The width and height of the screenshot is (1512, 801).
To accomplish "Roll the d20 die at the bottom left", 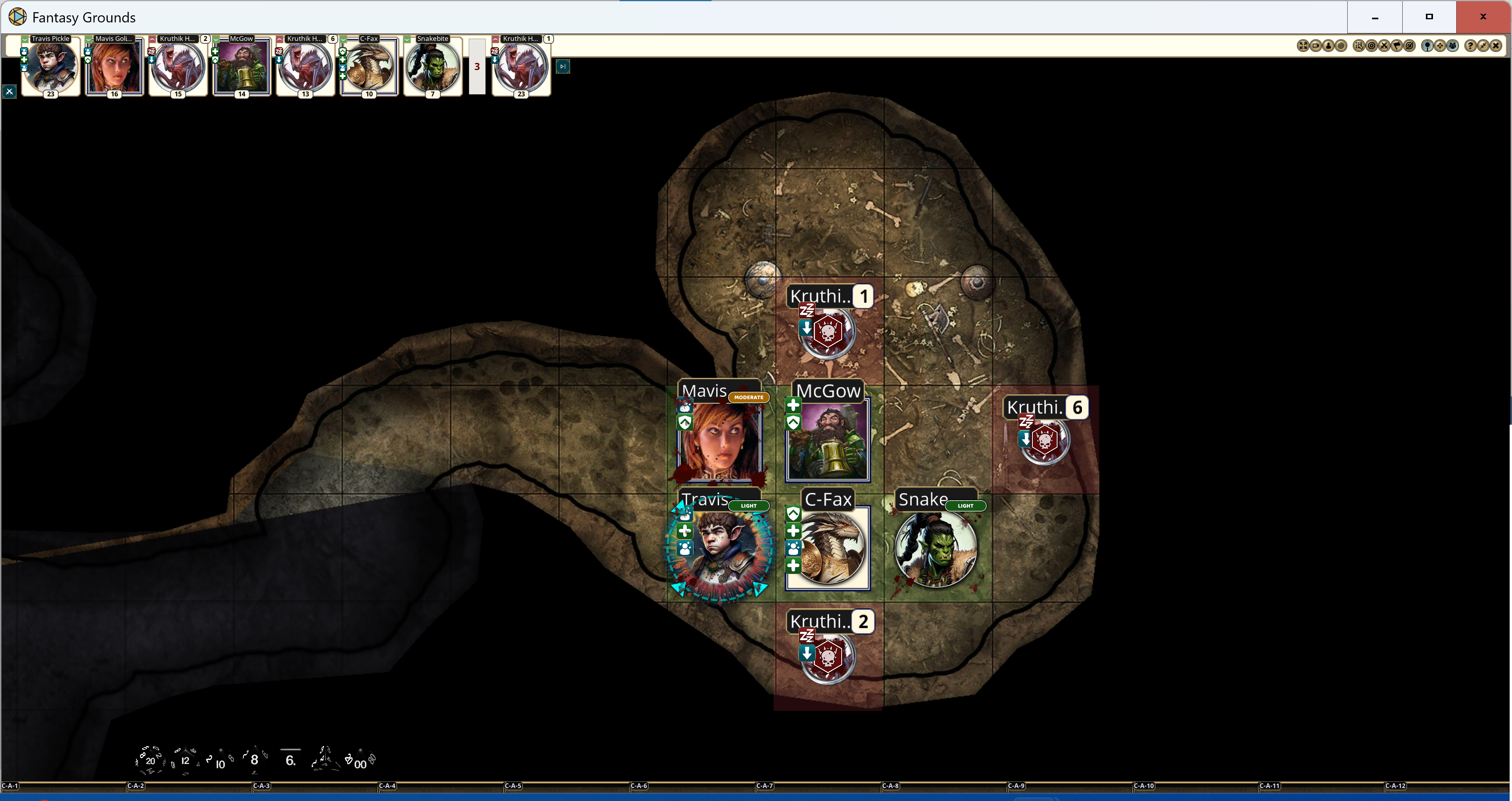I will point(150,760).
